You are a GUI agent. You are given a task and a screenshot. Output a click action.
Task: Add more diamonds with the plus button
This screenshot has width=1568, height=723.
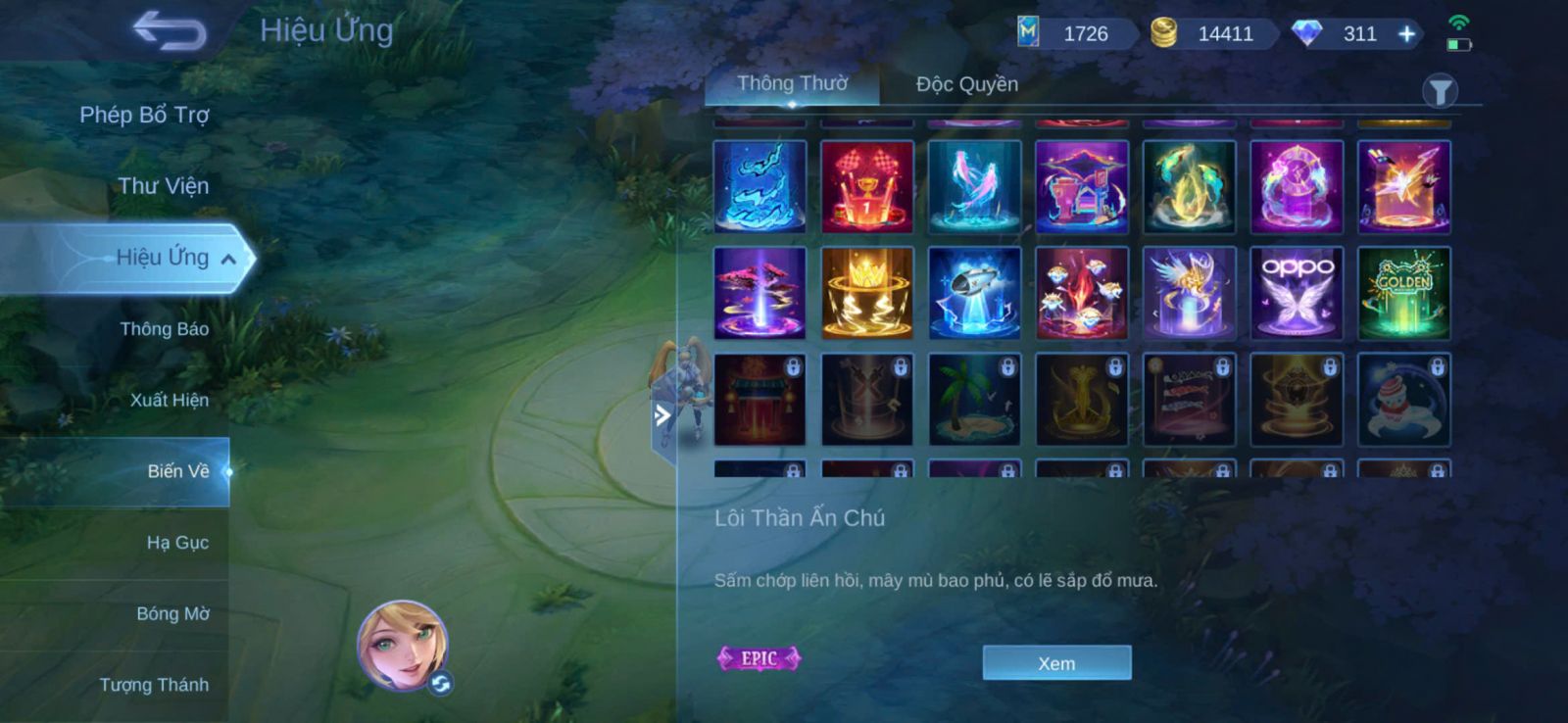tap(1406, 34)
